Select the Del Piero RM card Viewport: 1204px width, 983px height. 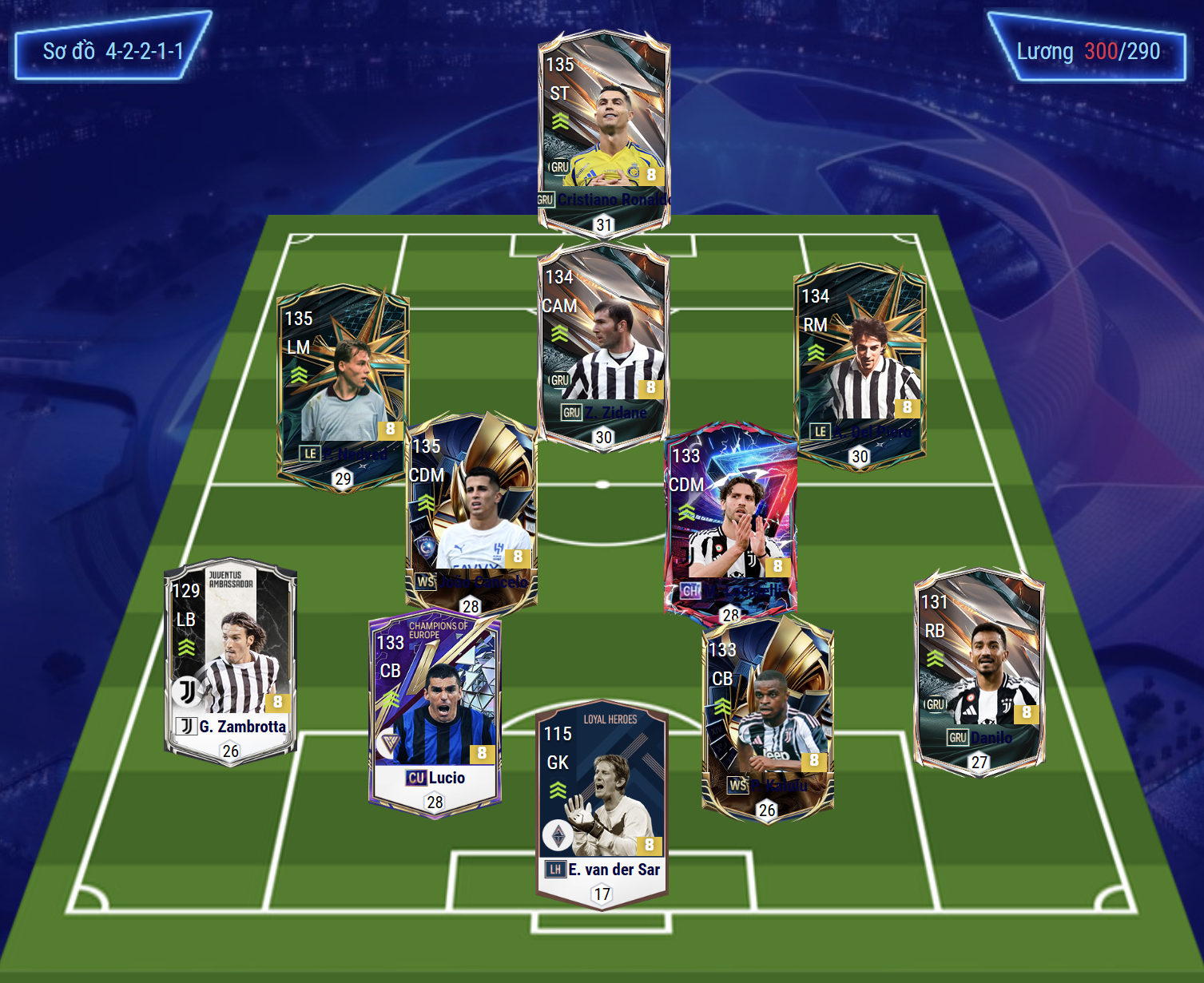(x=860, y=363)
